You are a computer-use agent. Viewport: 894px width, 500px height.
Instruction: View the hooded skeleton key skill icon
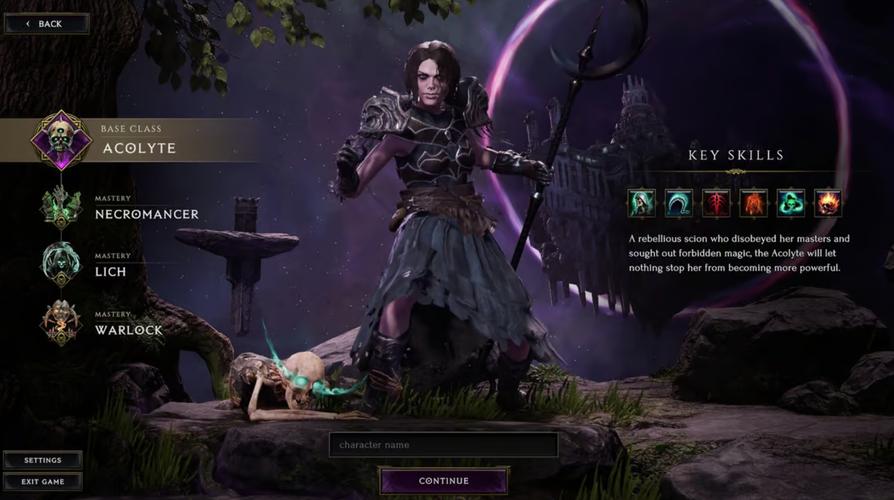click(642, 203)
